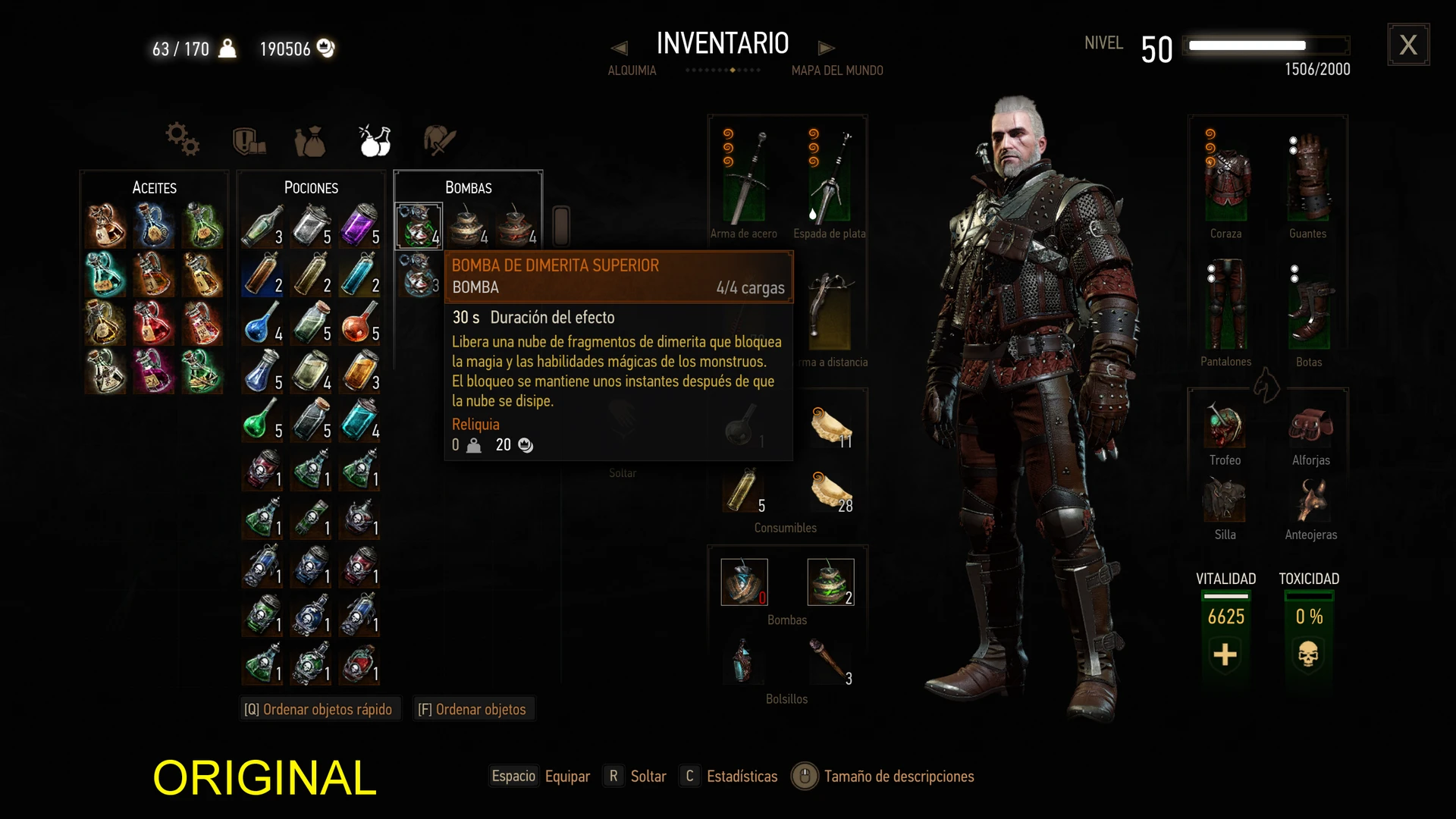Open the Trofeo horse slot
Viewport: 1456px width, 819px height.
click(1225, 426)
